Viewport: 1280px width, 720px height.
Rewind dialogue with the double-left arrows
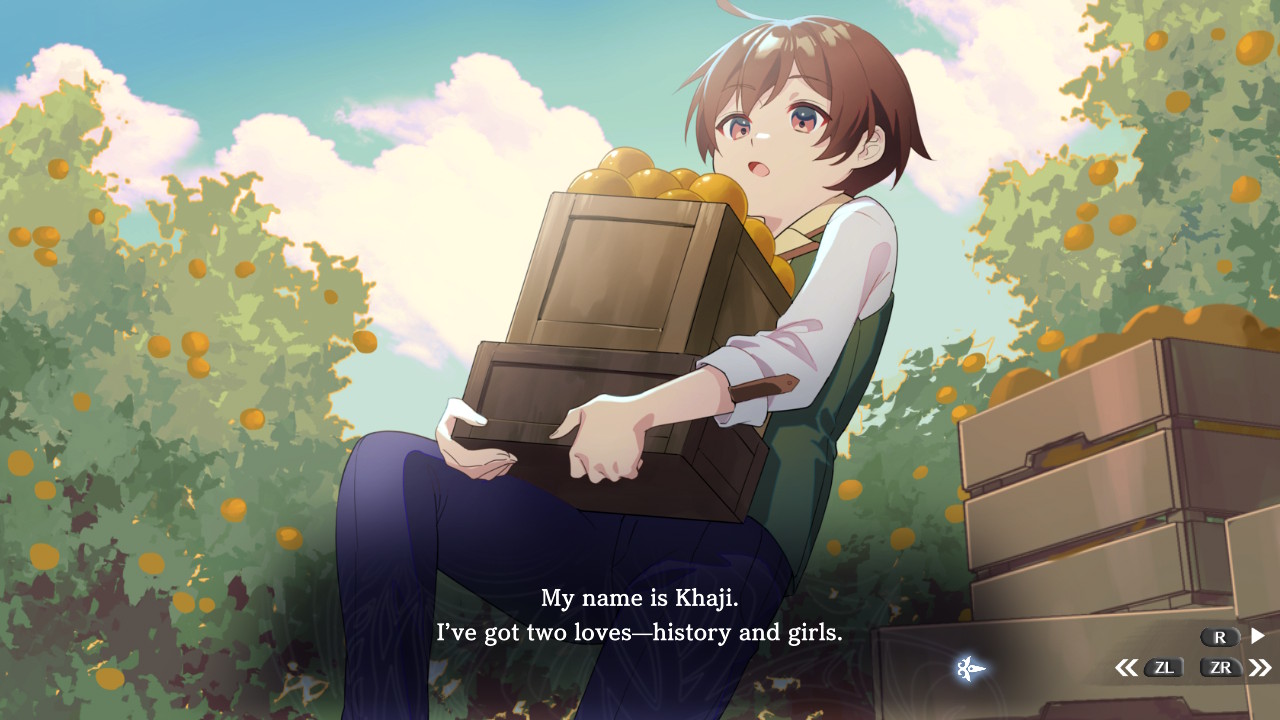click(x=1126, y=668)
